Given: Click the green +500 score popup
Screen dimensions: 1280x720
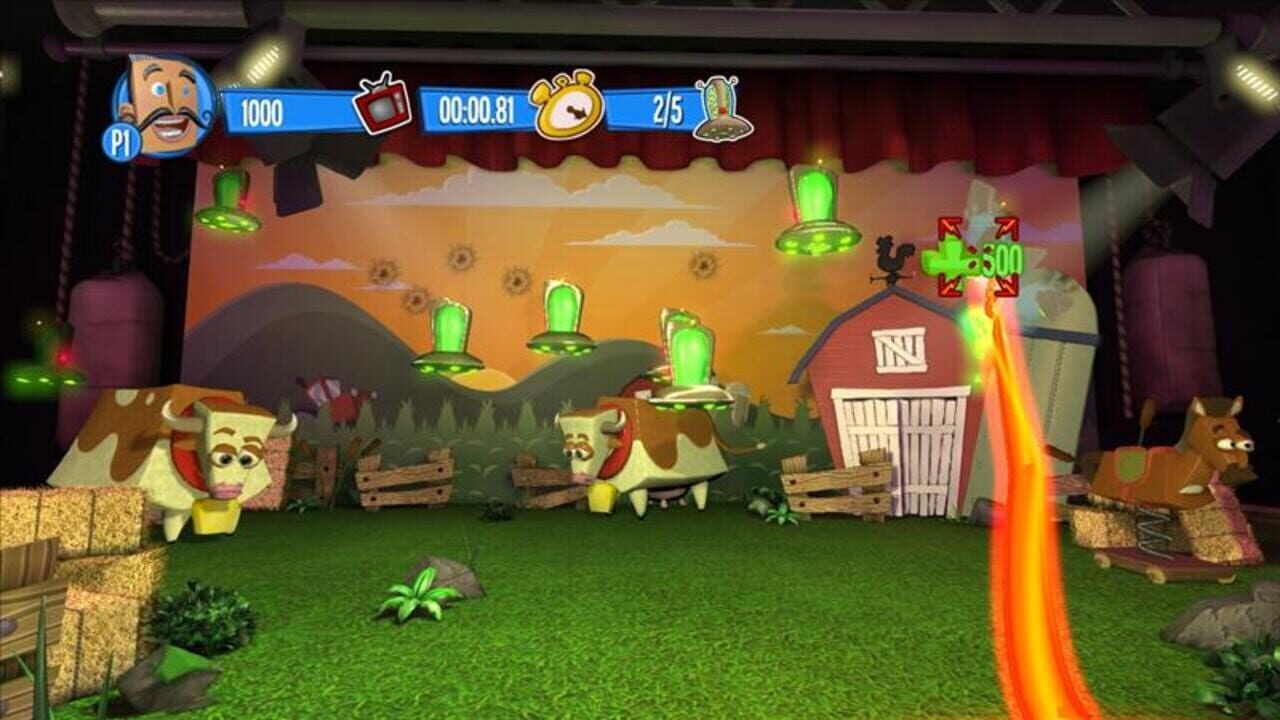Looking at the screenshot, I should [x=1000, y=258].
